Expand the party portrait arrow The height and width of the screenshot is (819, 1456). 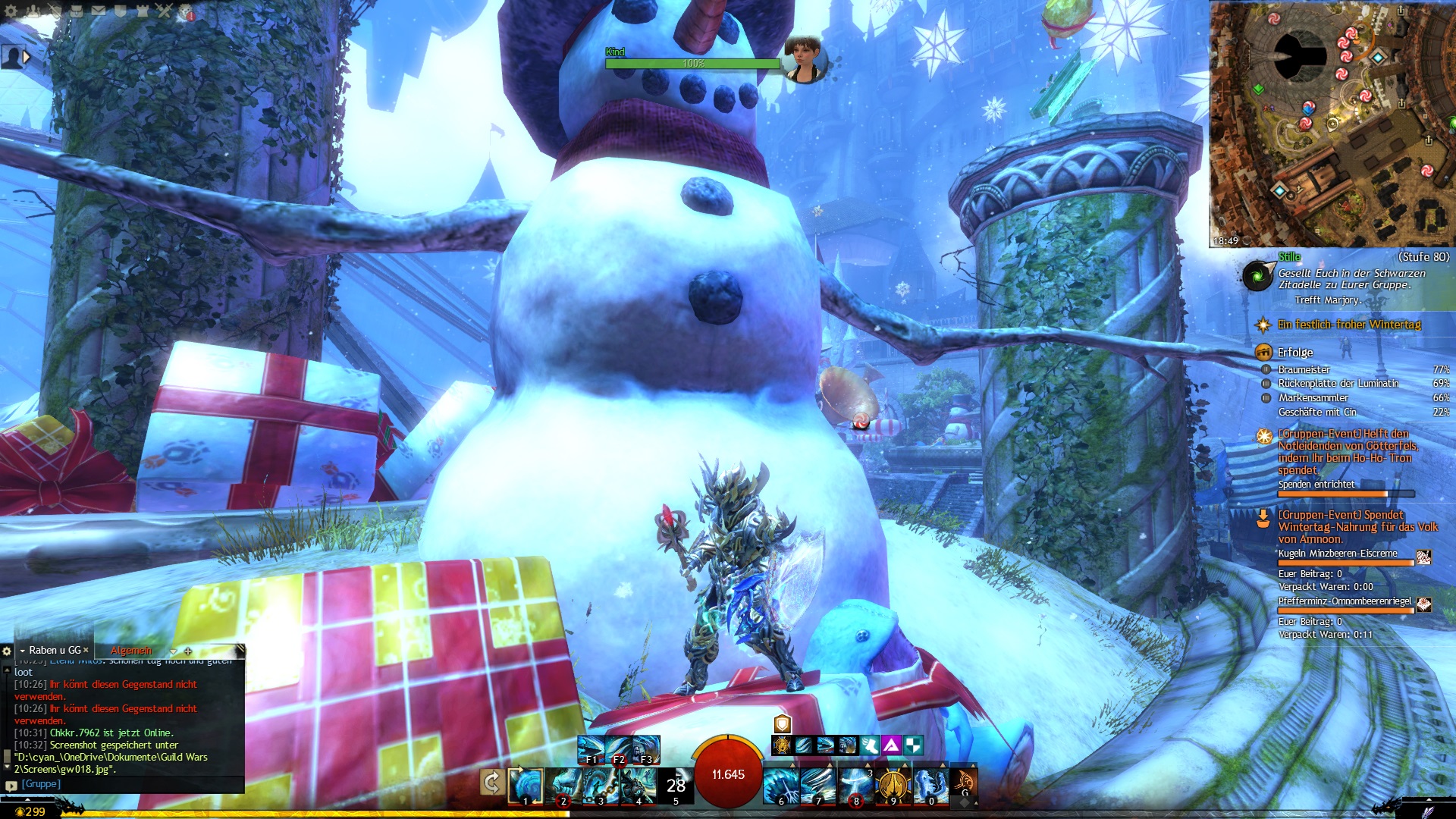coord(27,57)
